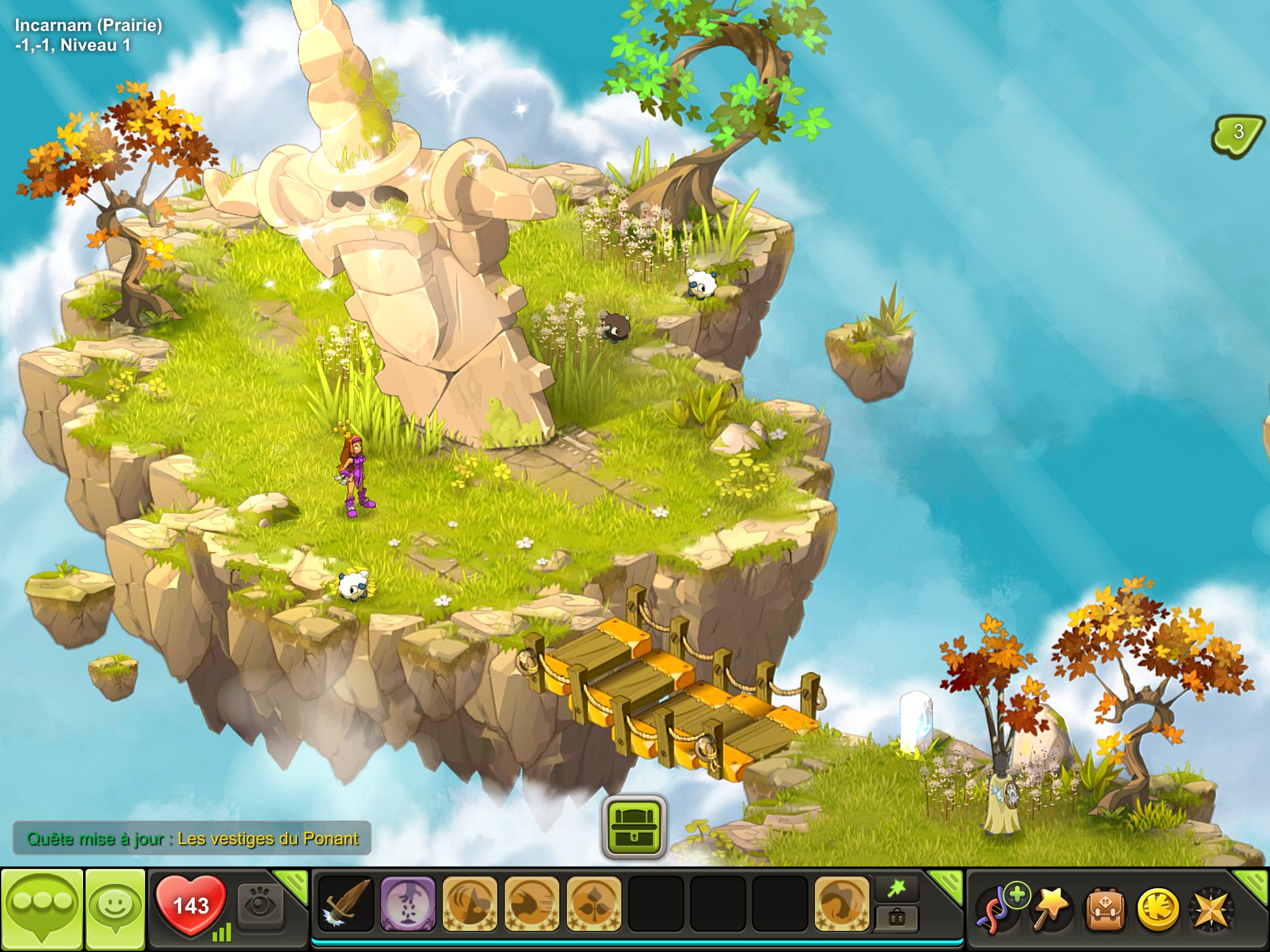Open the gold kama coin shop
The image size is (1270, 952).
pyautogui.click(x=1158, y=909)
